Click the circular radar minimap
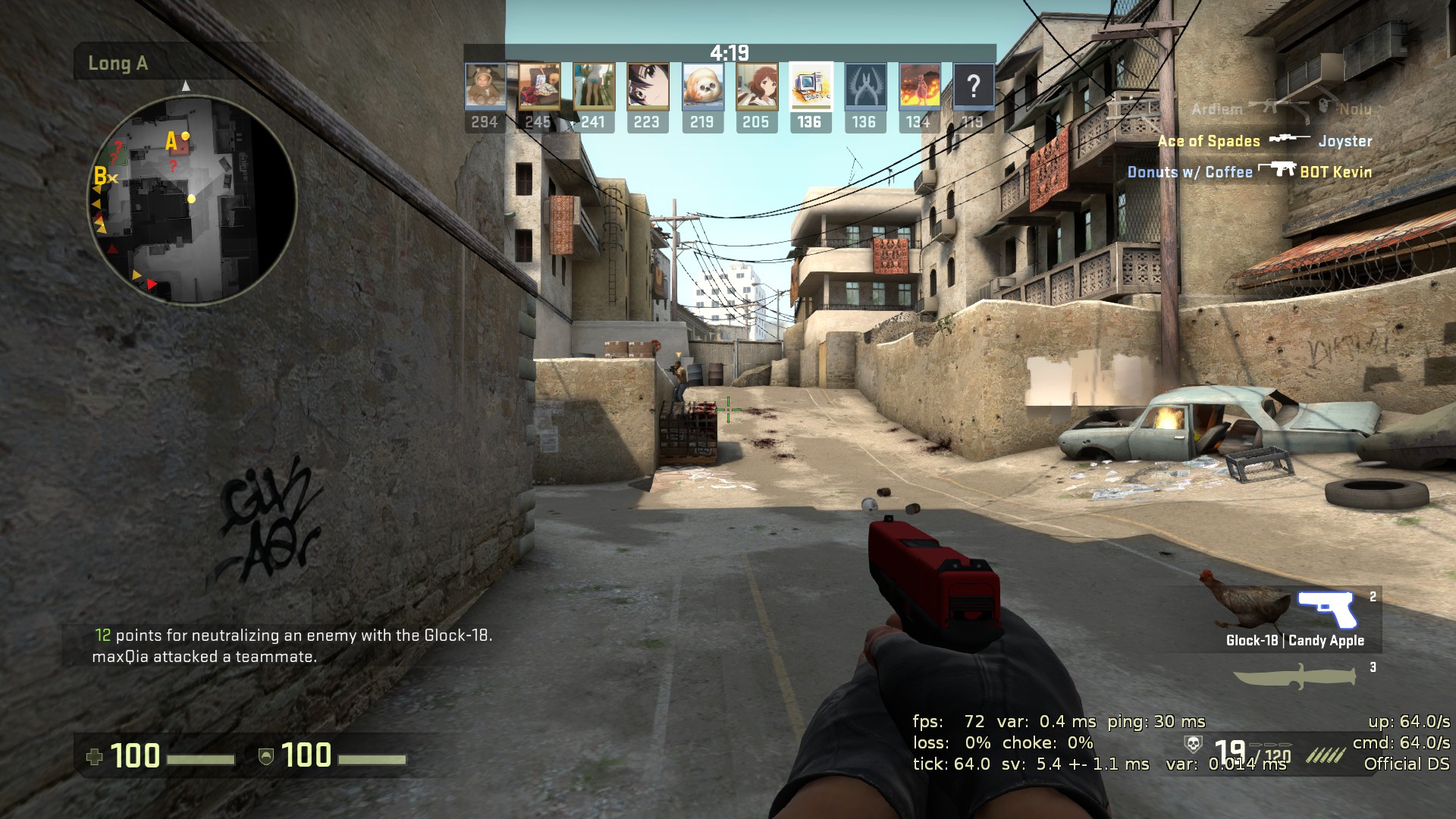Screen dimensions: 1456x819 [x=191, y=201]
